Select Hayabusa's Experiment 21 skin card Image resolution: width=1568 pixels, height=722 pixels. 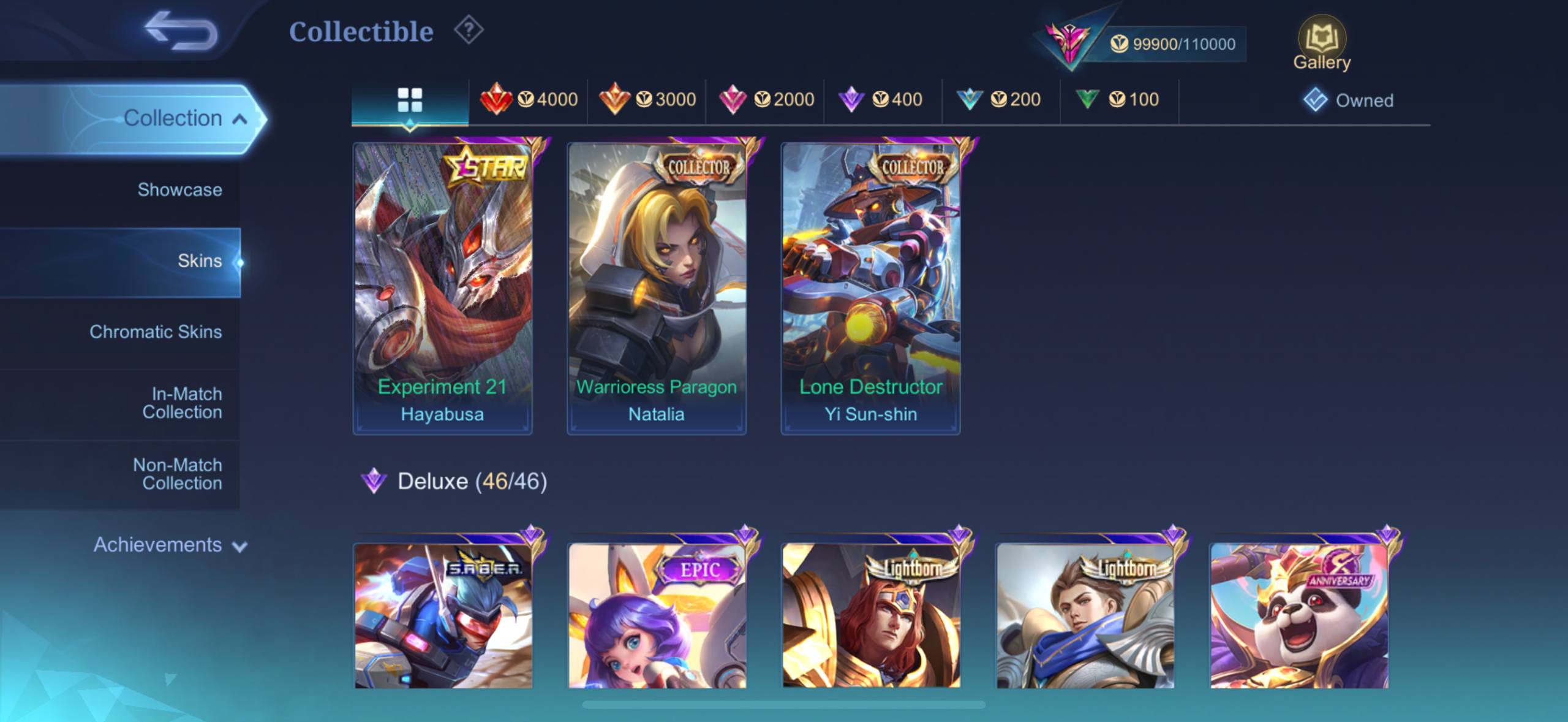click(x=442, y=287)
